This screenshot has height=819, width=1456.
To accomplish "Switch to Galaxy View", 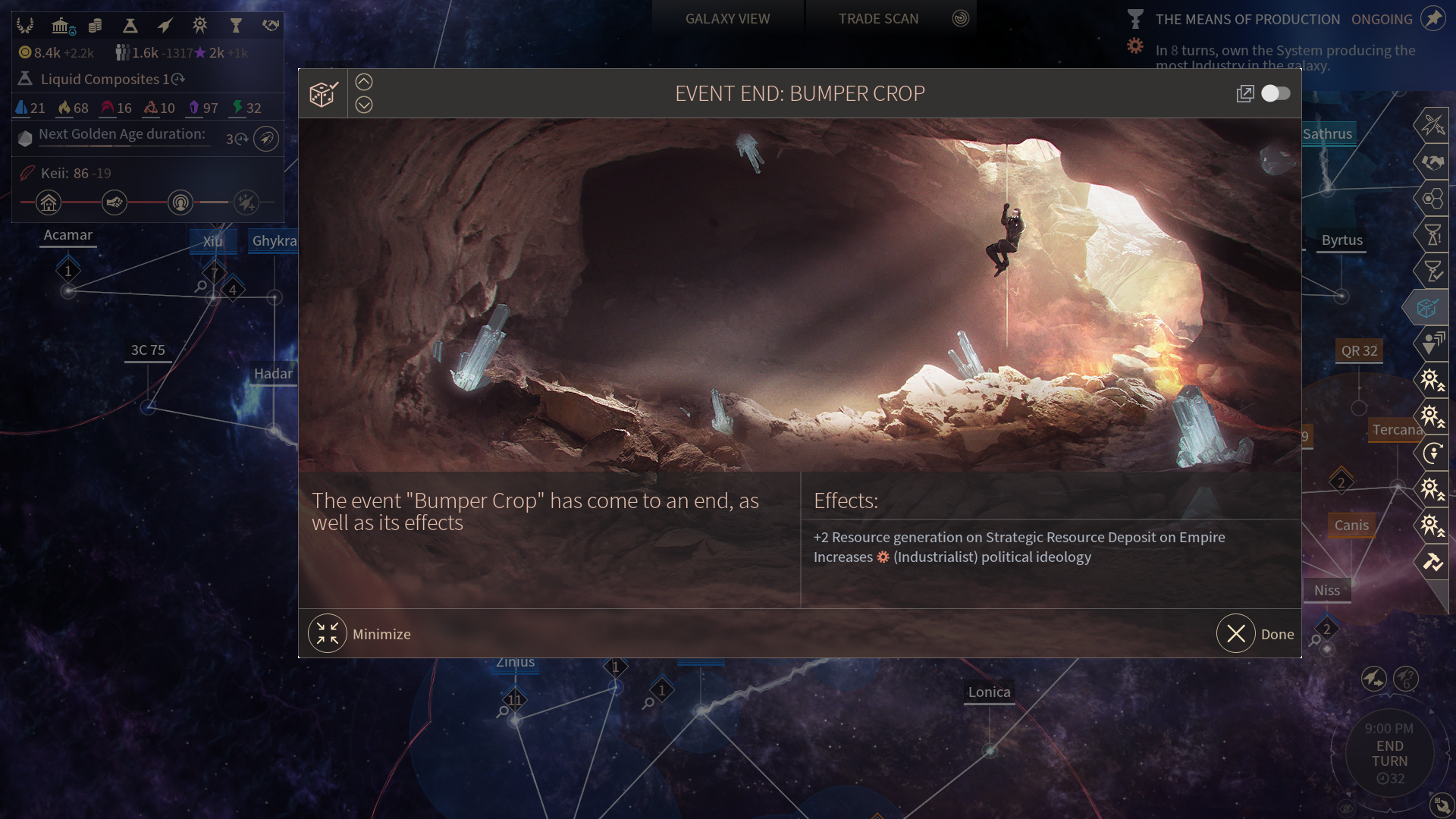I will point(727,18).
